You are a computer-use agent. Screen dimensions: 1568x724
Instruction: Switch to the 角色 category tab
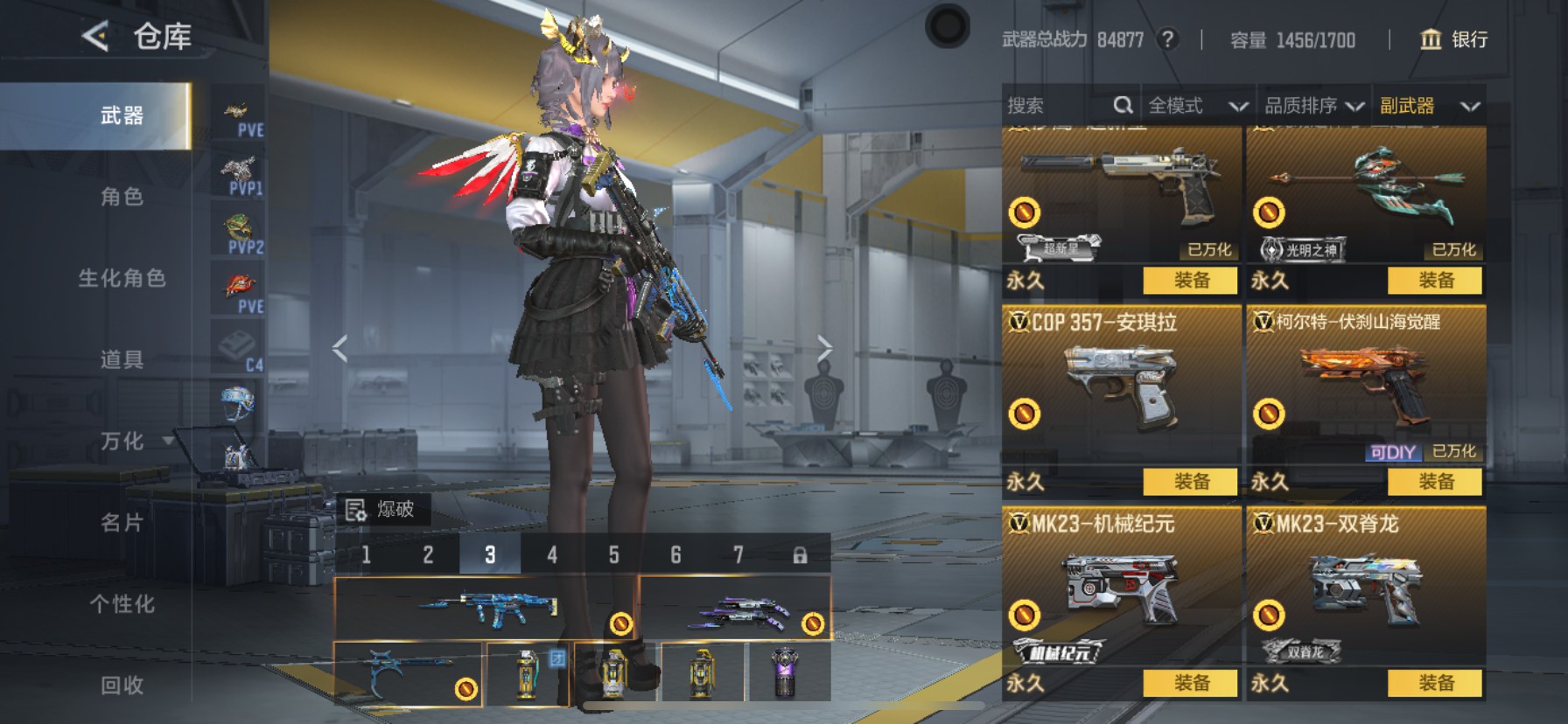[122, 197]
